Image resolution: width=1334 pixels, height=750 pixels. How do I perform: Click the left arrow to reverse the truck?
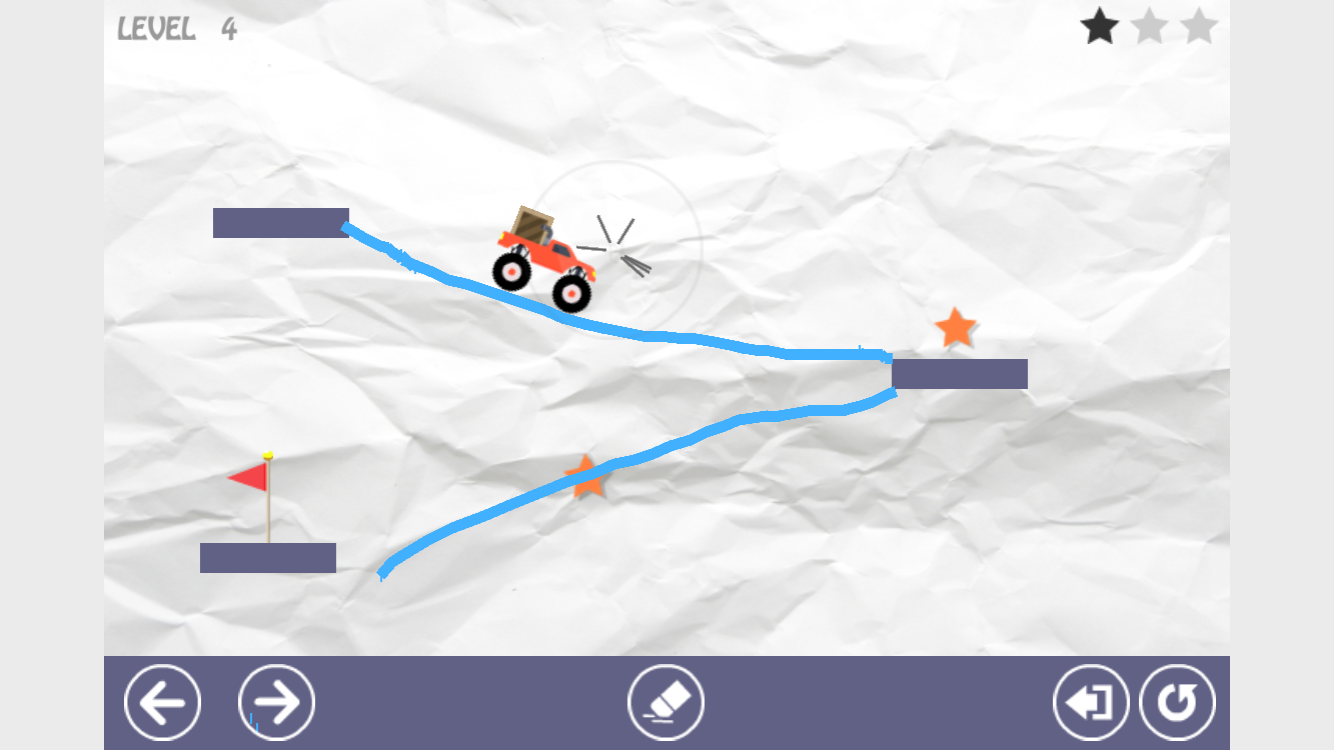coord(162,701)
